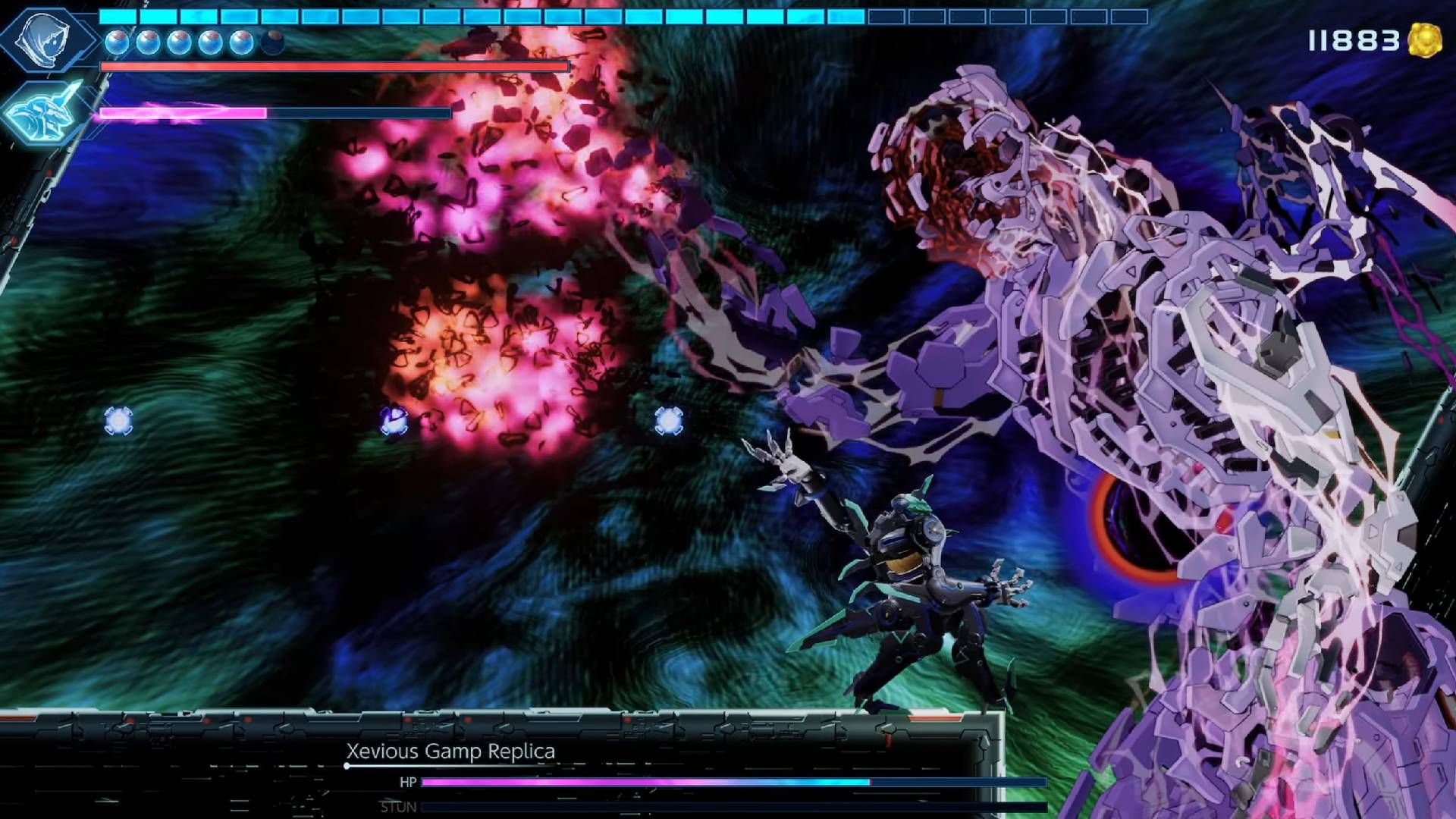The height and width of the screenshot is (819, 1456).
Task: Click the gold coin currency icon
Action: point(1425,39)
